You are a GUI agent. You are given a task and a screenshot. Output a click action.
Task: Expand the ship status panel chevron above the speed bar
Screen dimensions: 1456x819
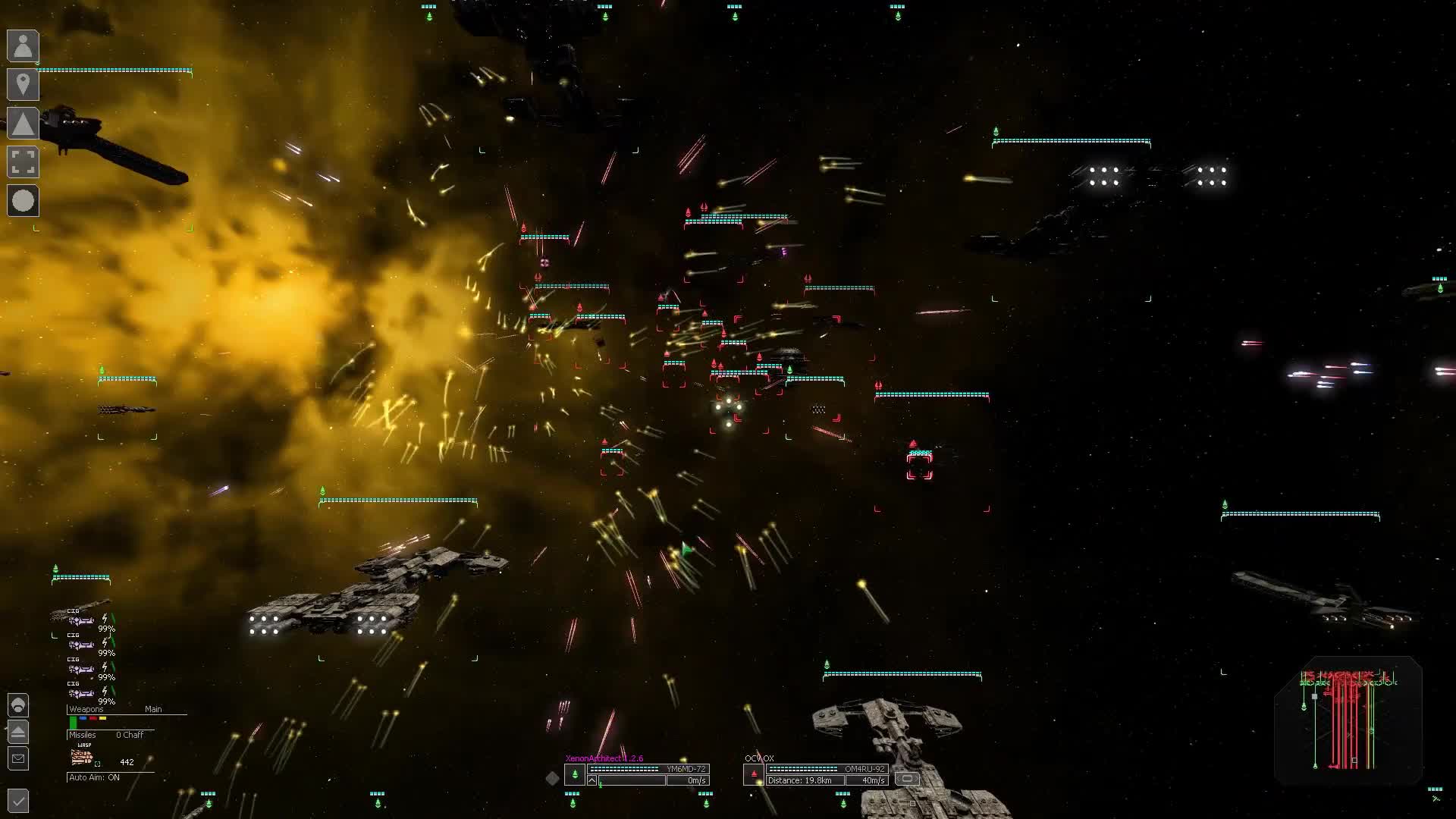(591, 780)
